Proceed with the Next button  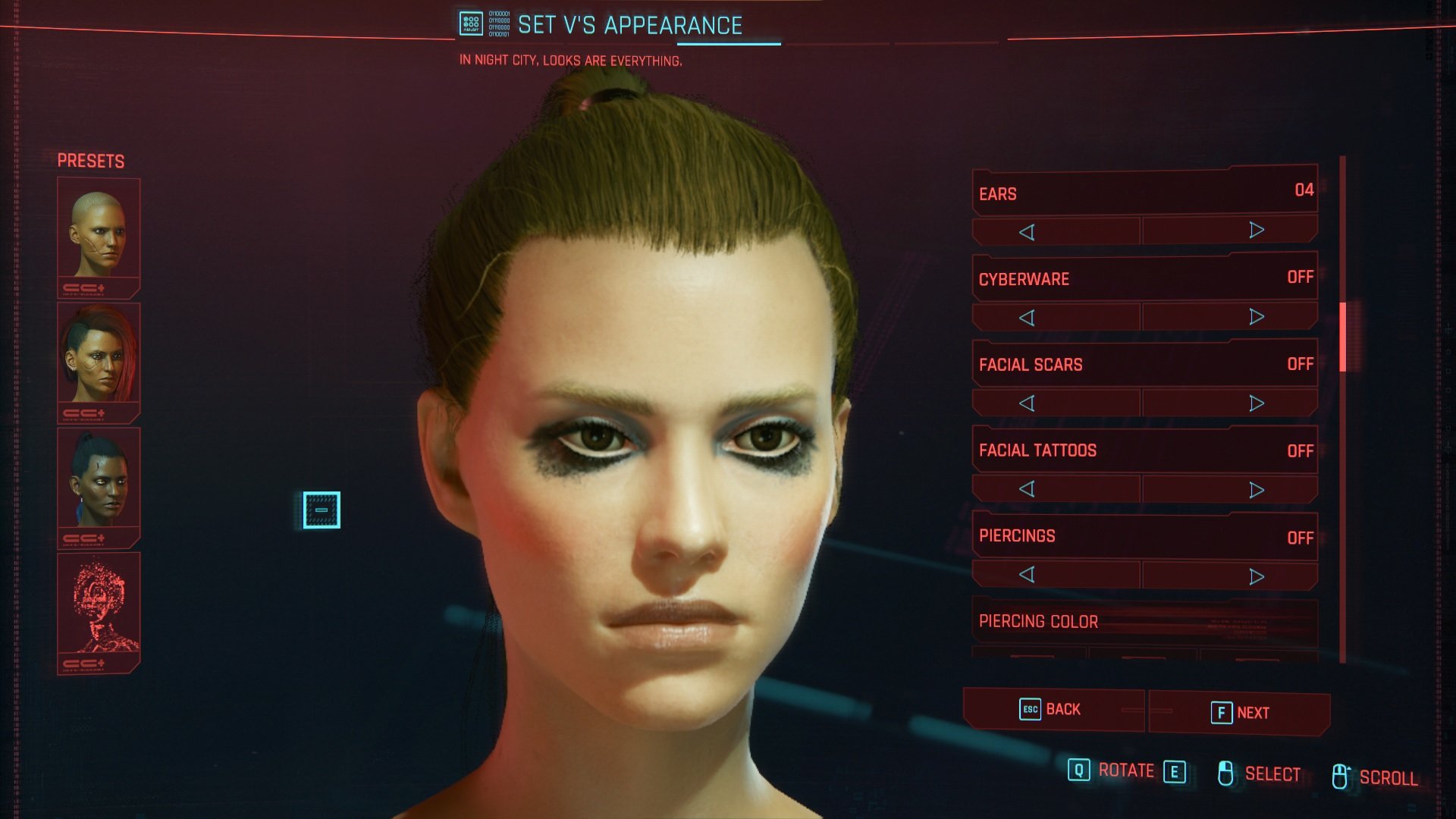click(x=1239, y=713)
